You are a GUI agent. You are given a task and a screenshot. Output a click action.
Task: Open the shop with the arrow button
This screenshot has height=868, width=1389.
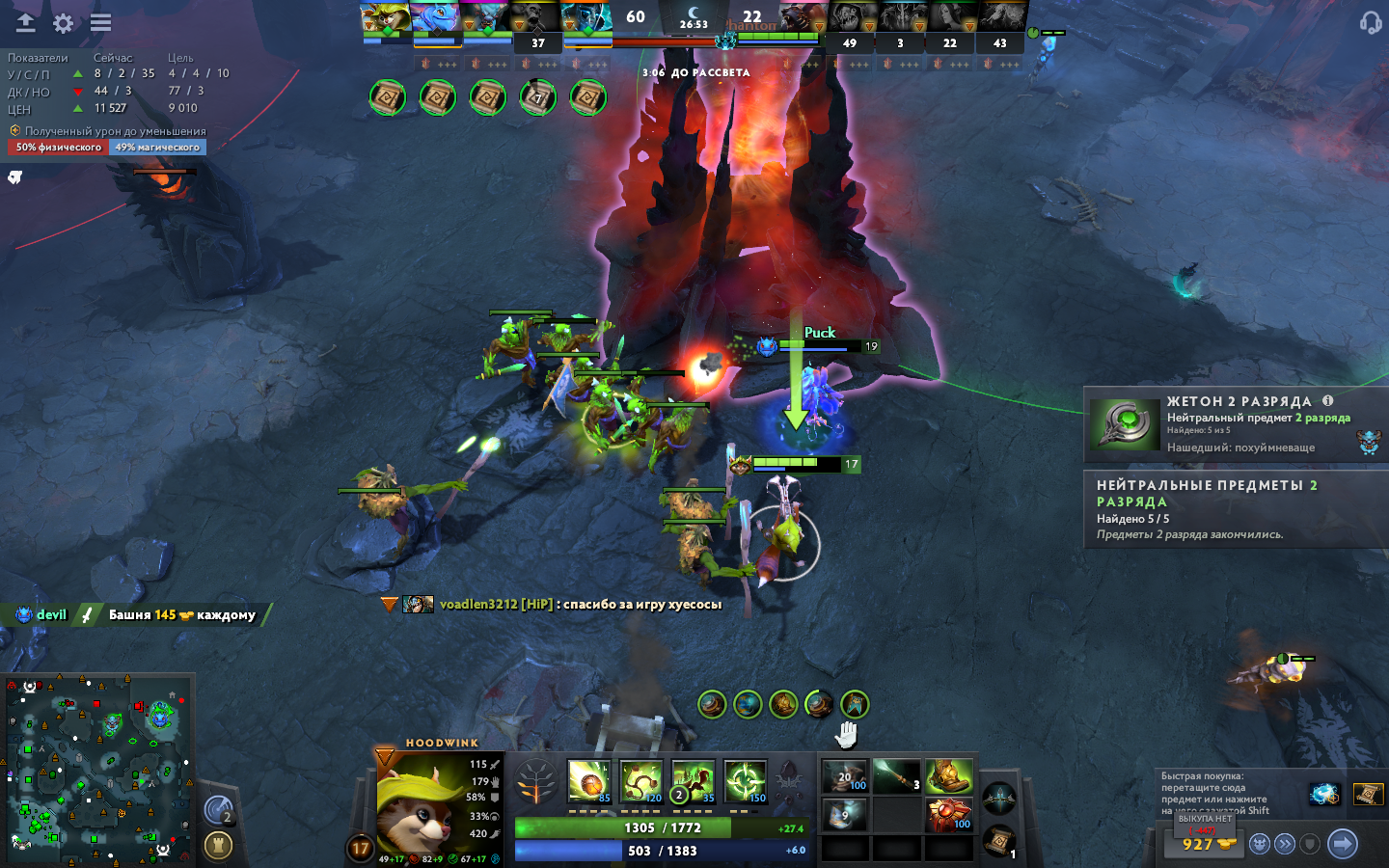(1342, 844)
